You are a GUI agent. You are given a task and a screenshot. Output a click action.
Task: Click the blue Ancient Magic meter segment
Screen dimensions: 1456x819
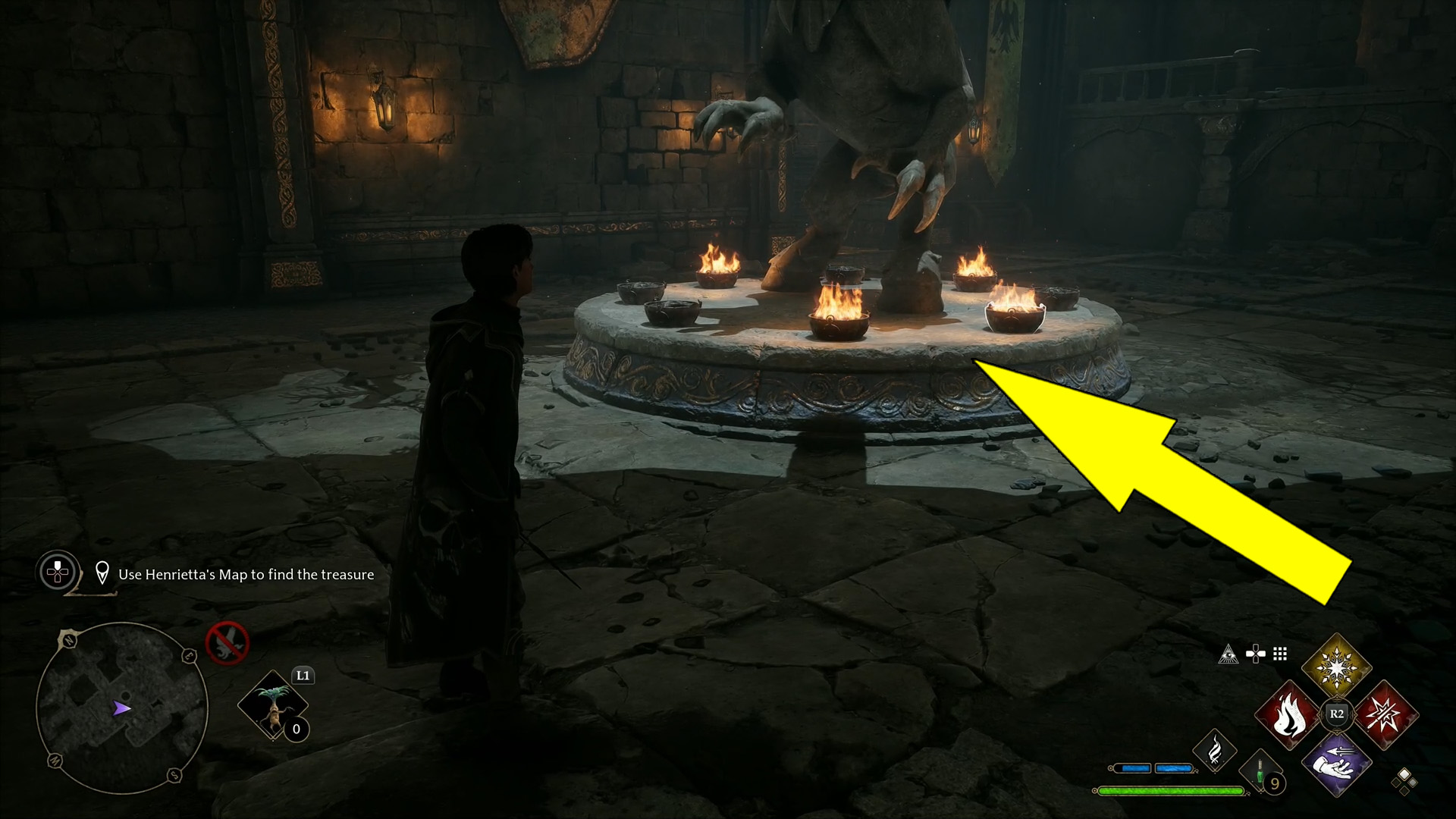(x=1135, y=769)
